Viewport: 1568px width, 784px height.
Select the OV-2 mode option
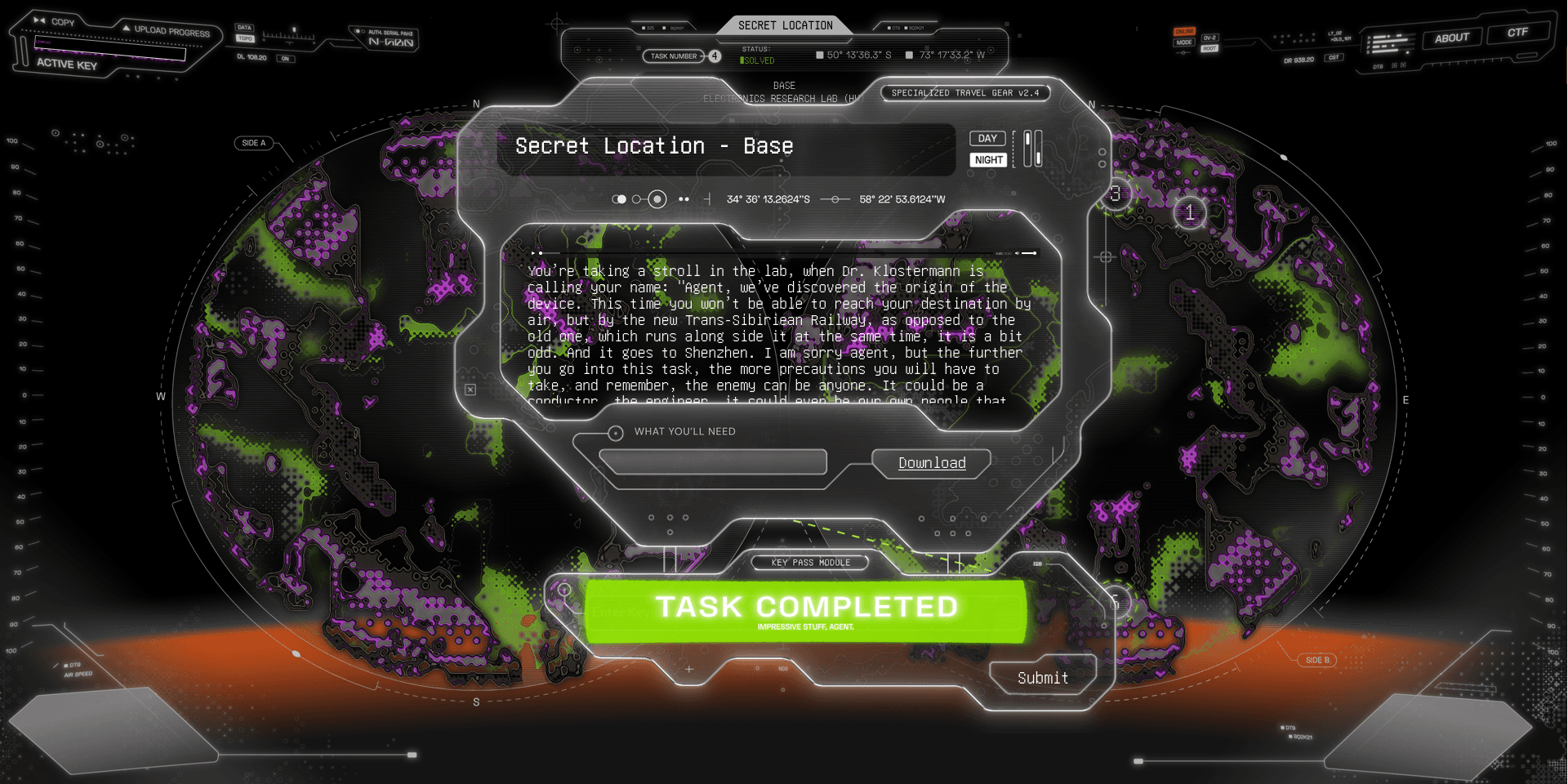coord(1209,38)
